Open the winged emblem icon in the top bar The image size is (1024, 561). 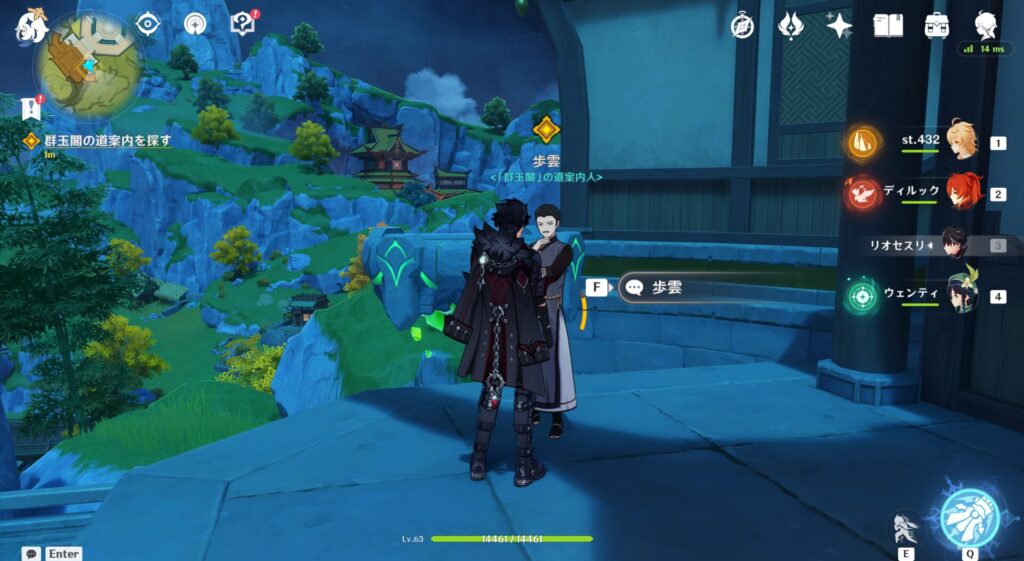791,26
